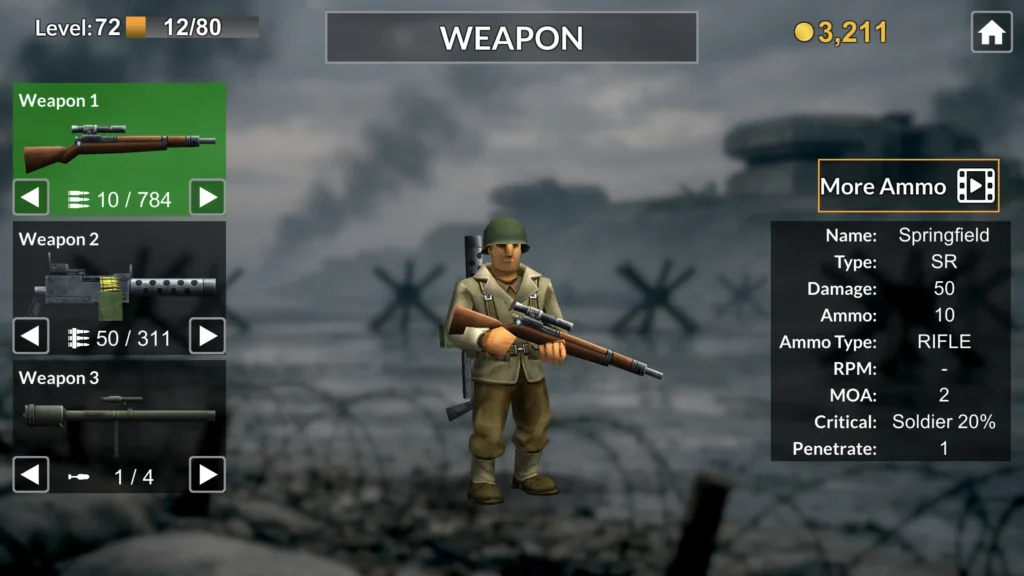Return to the home screen
1024x576 pixels.
[x=991, y=33]
